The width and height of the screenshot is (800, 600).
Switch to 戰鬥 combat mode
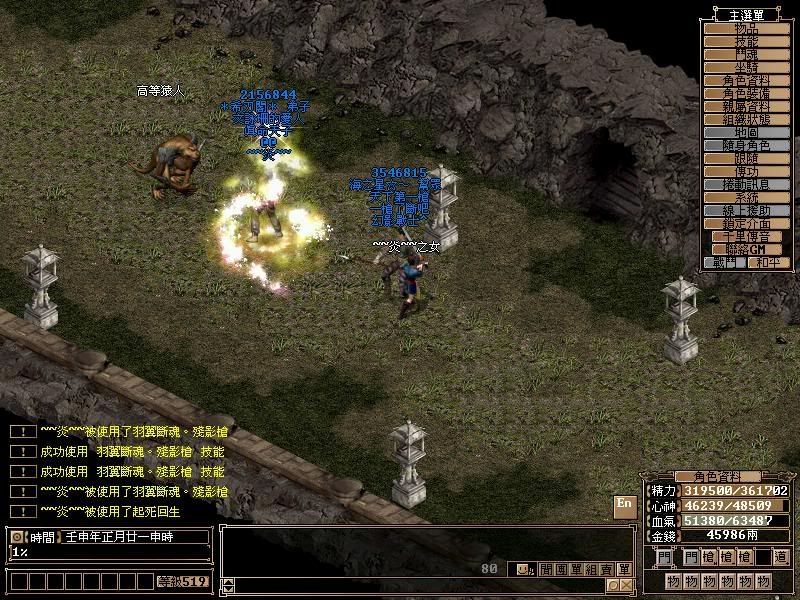point(725,262)
